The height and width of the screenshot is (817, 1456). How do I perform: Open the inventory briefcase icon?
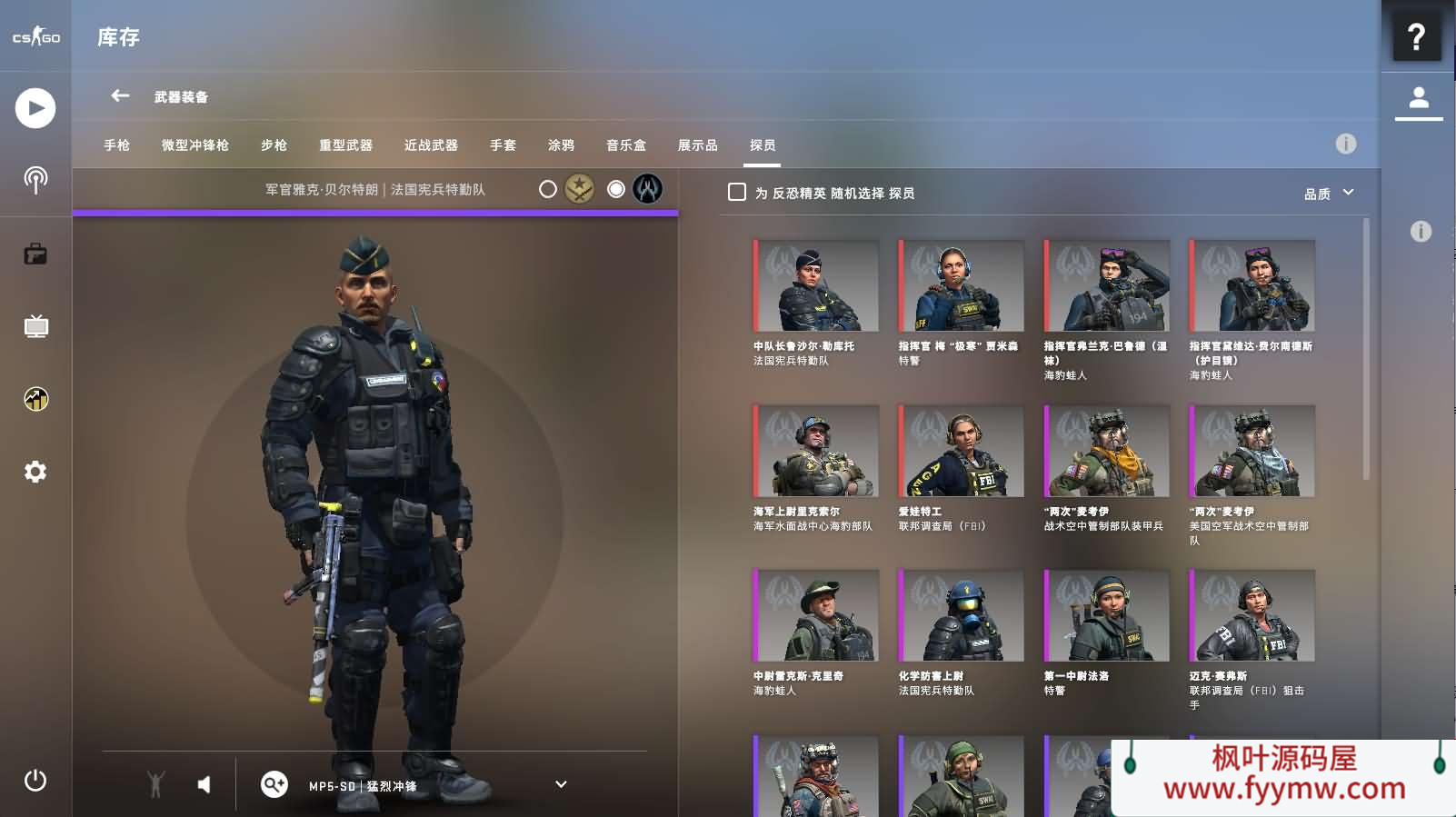[35, 254]
